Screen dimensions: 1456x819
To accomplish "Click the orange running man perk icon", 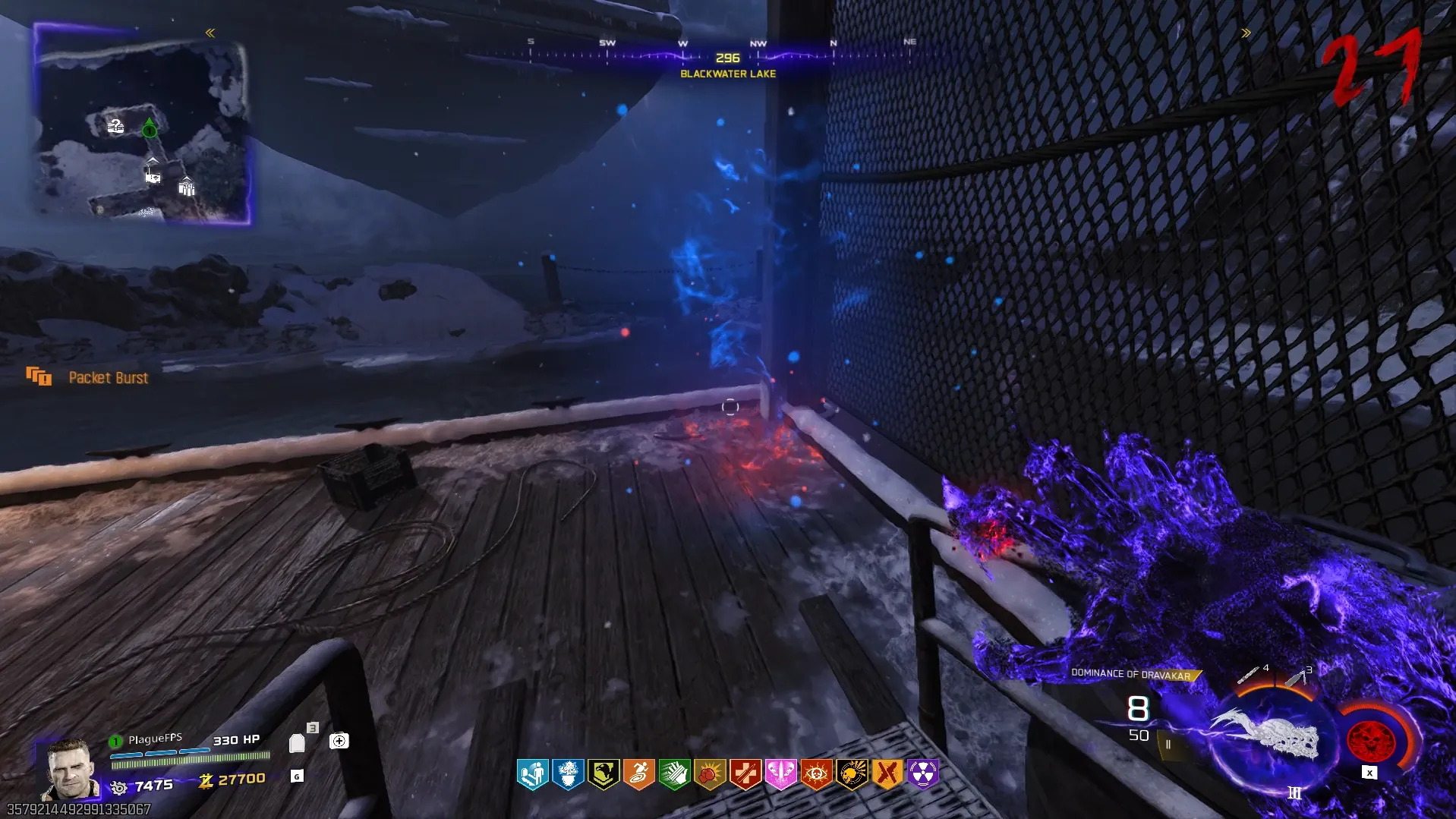I will [639, 774].
